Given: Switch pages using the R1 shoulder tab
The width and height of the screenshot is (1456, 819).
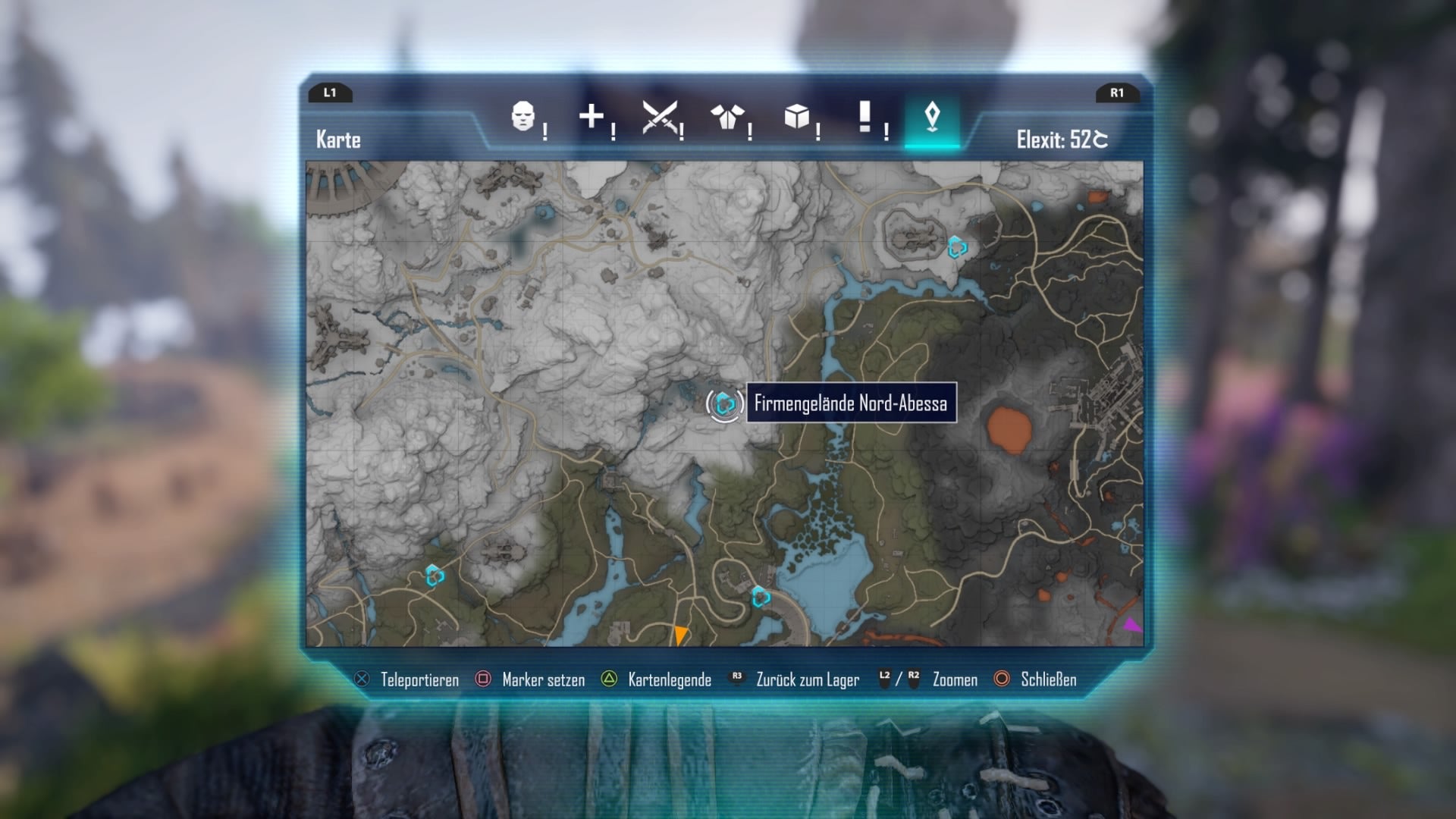Looking at the screenshot, I should [x=1117, y=93].
